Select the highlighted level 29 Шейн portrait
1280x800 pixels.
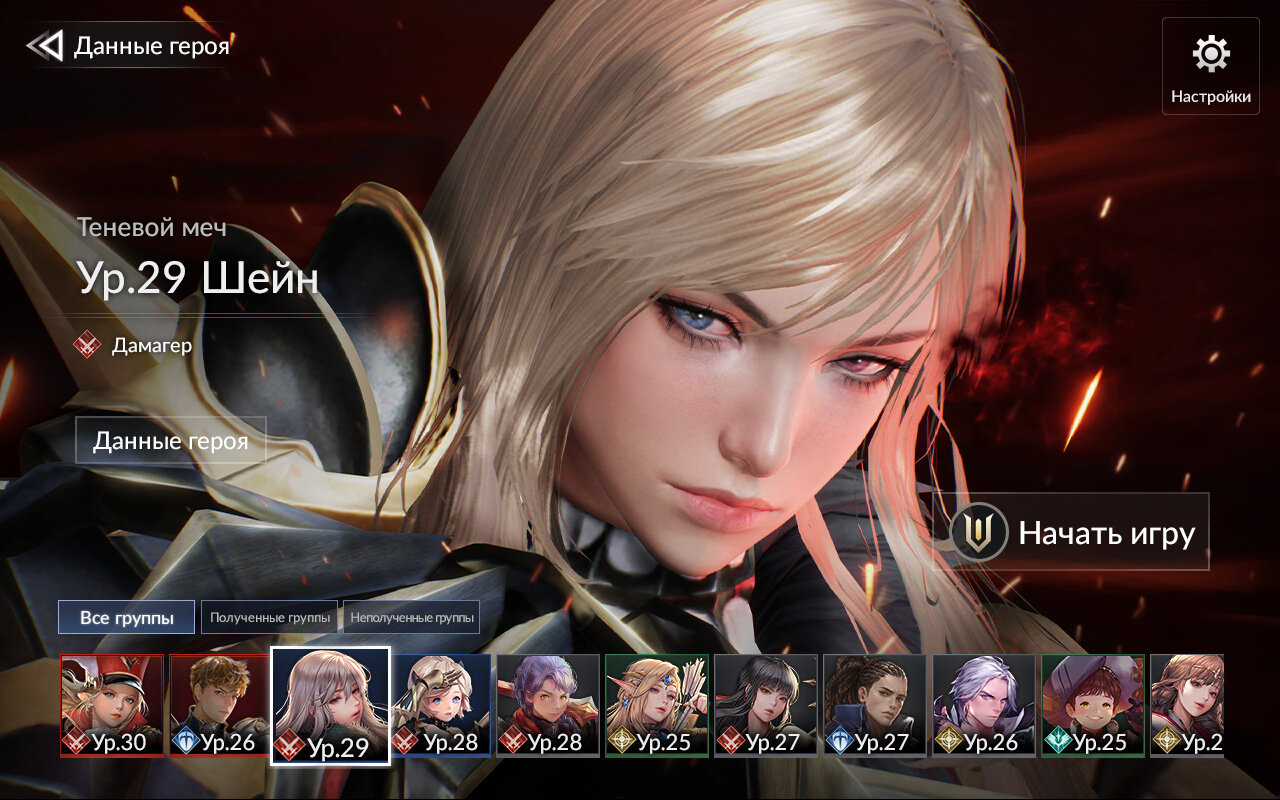(x=330, y=705)
